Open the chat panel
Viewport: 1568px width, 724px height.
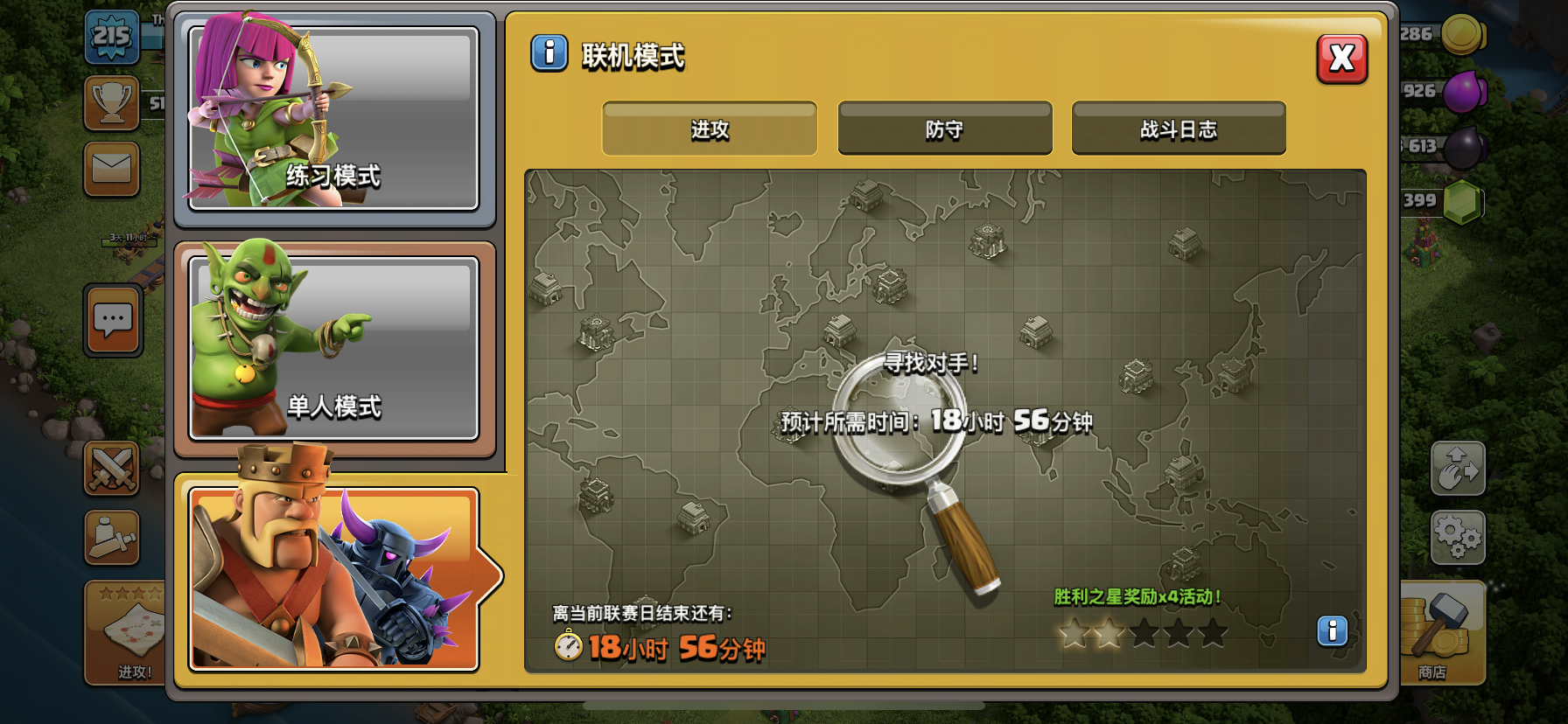point(112,321)
